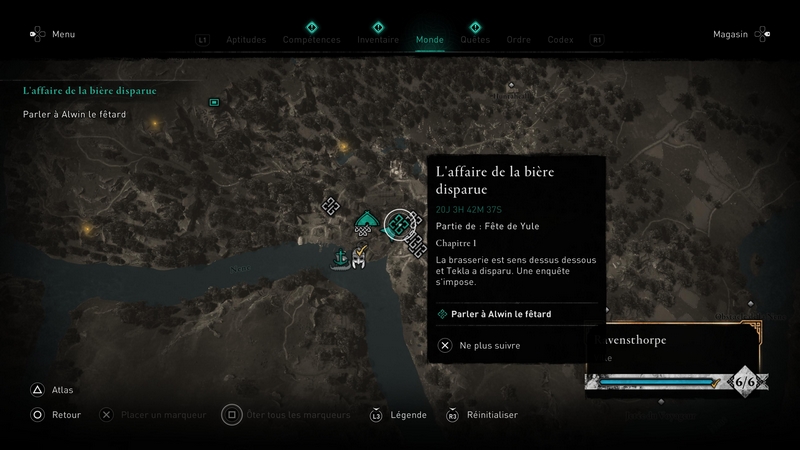This screenshot has width=800, height=450.
Task: Show the Codex tab
Action: click(560, 40)
